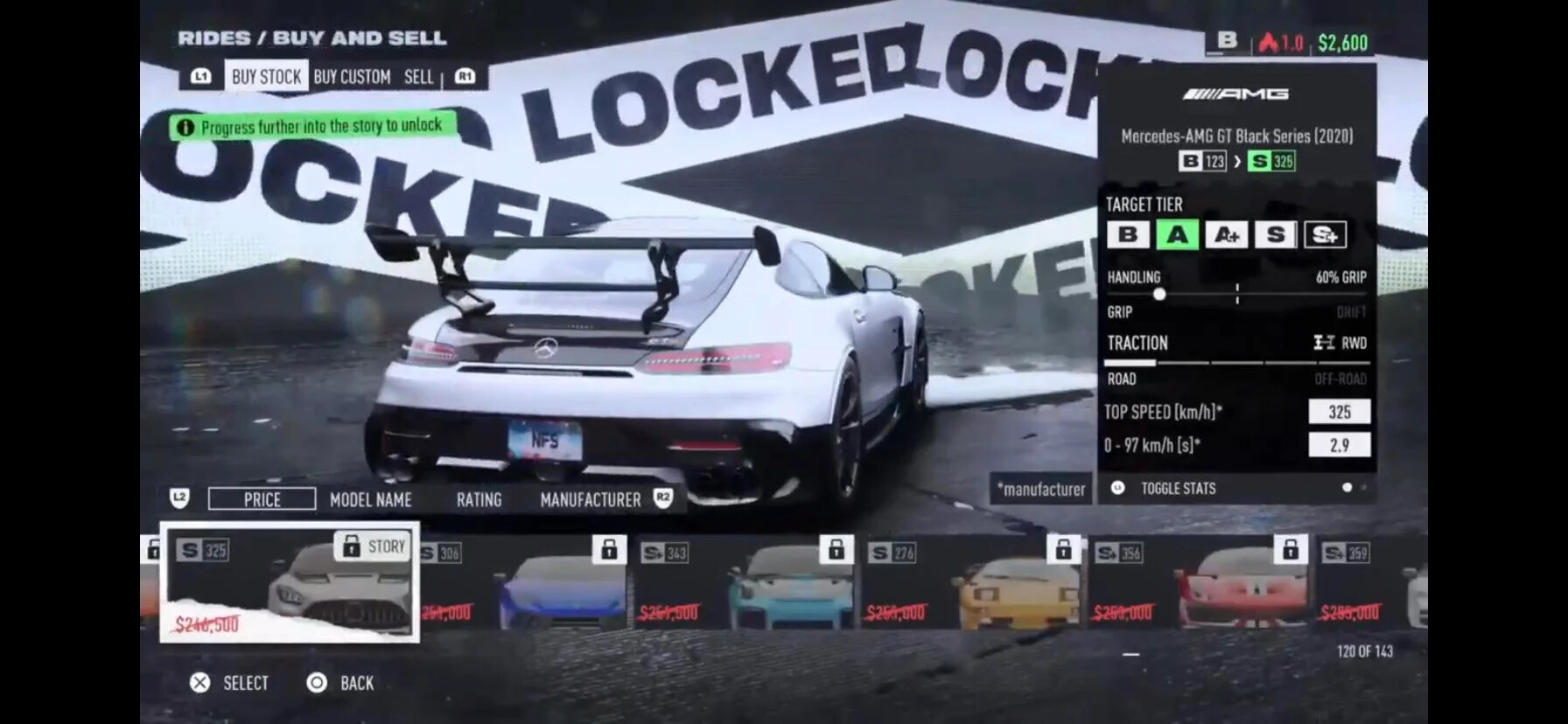Viewport: 1568px width, 724px height.
Task: Sort the list by Rating
Action: tap(479, 500)
